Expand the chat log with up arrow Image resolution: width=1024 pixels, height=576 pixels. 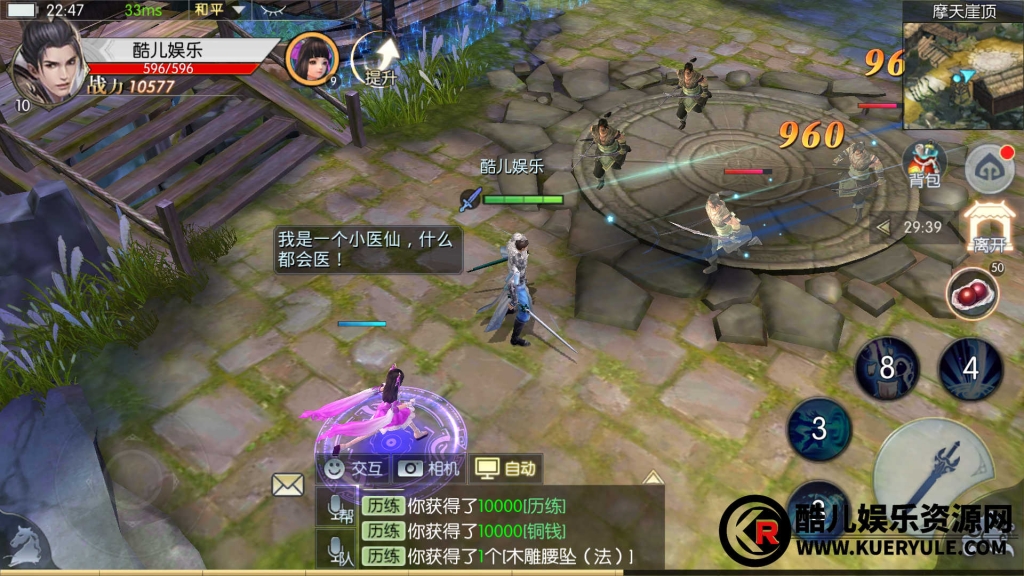(x=652, y=478)
